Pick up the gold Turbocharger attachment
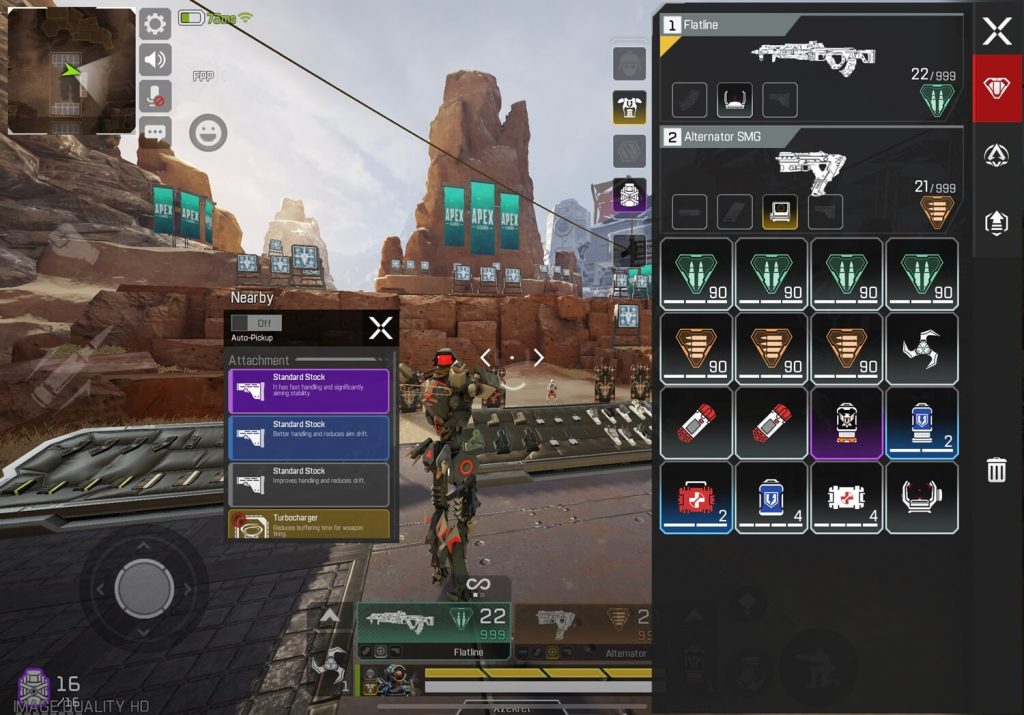This screenshot has width=1024, height=715. pyautogui.click(x=308, y=524)
